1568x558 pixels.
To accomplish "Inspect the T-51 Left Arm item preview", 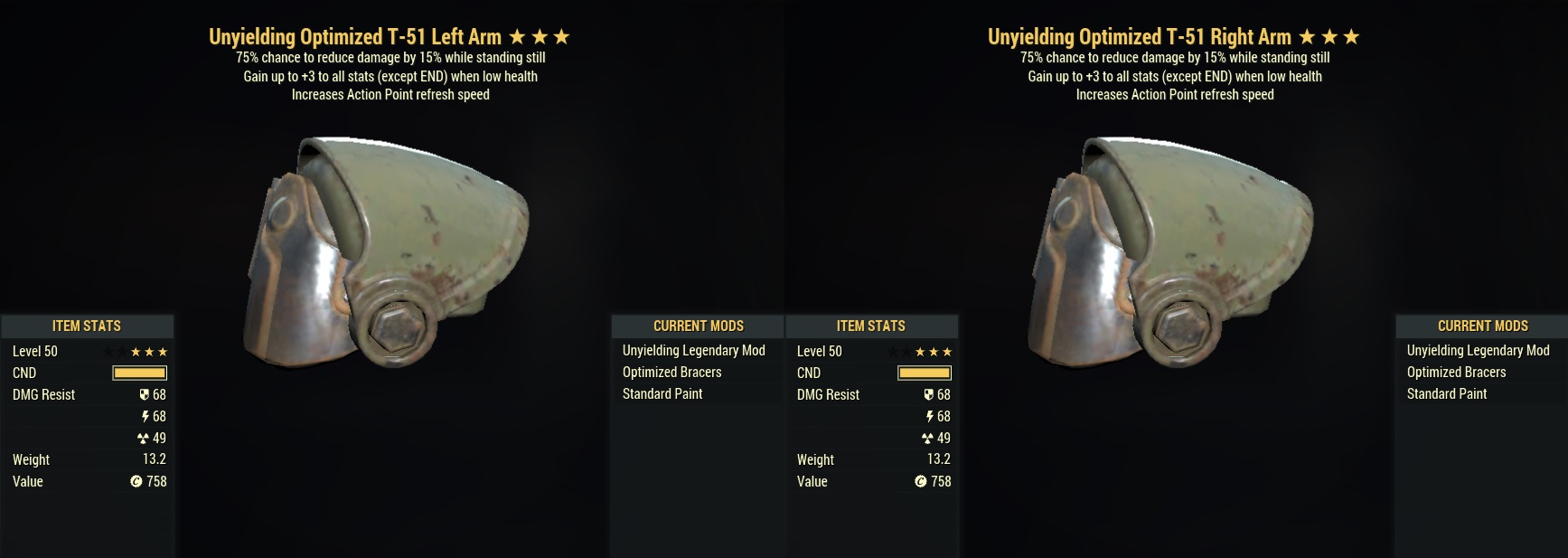I will tap(386, 253).
